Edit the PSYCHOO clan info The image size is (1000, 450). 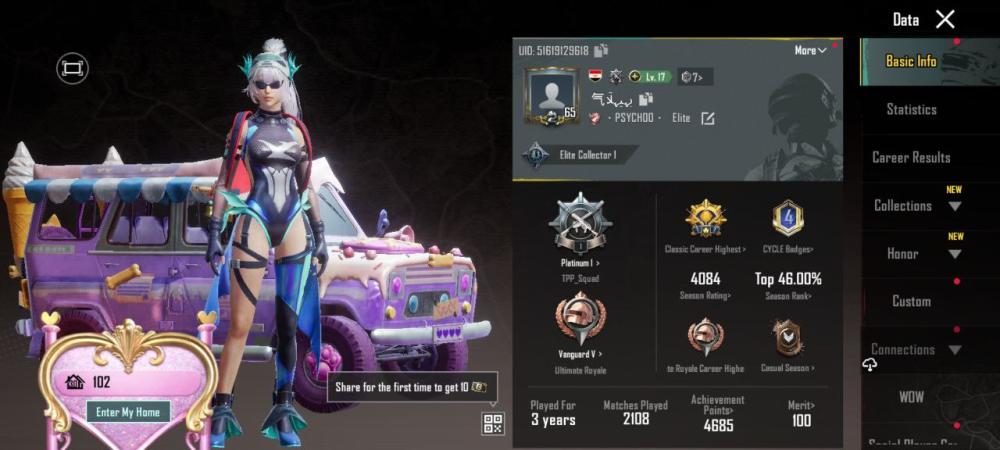(x=708, y=118)
